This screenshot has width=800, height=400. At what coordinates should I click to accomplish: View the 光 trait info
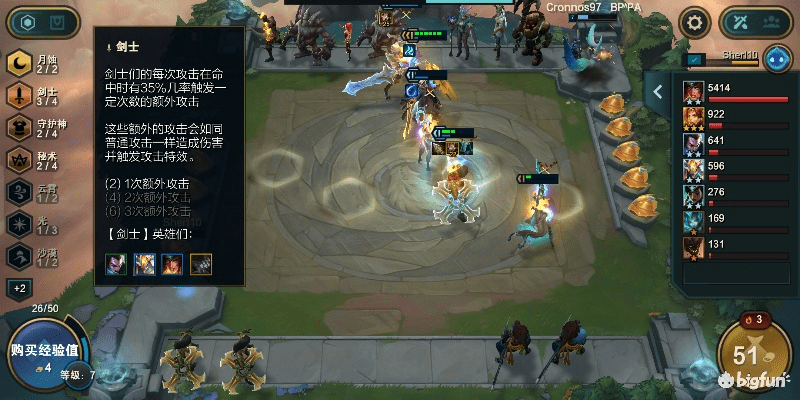pos(34,223)
